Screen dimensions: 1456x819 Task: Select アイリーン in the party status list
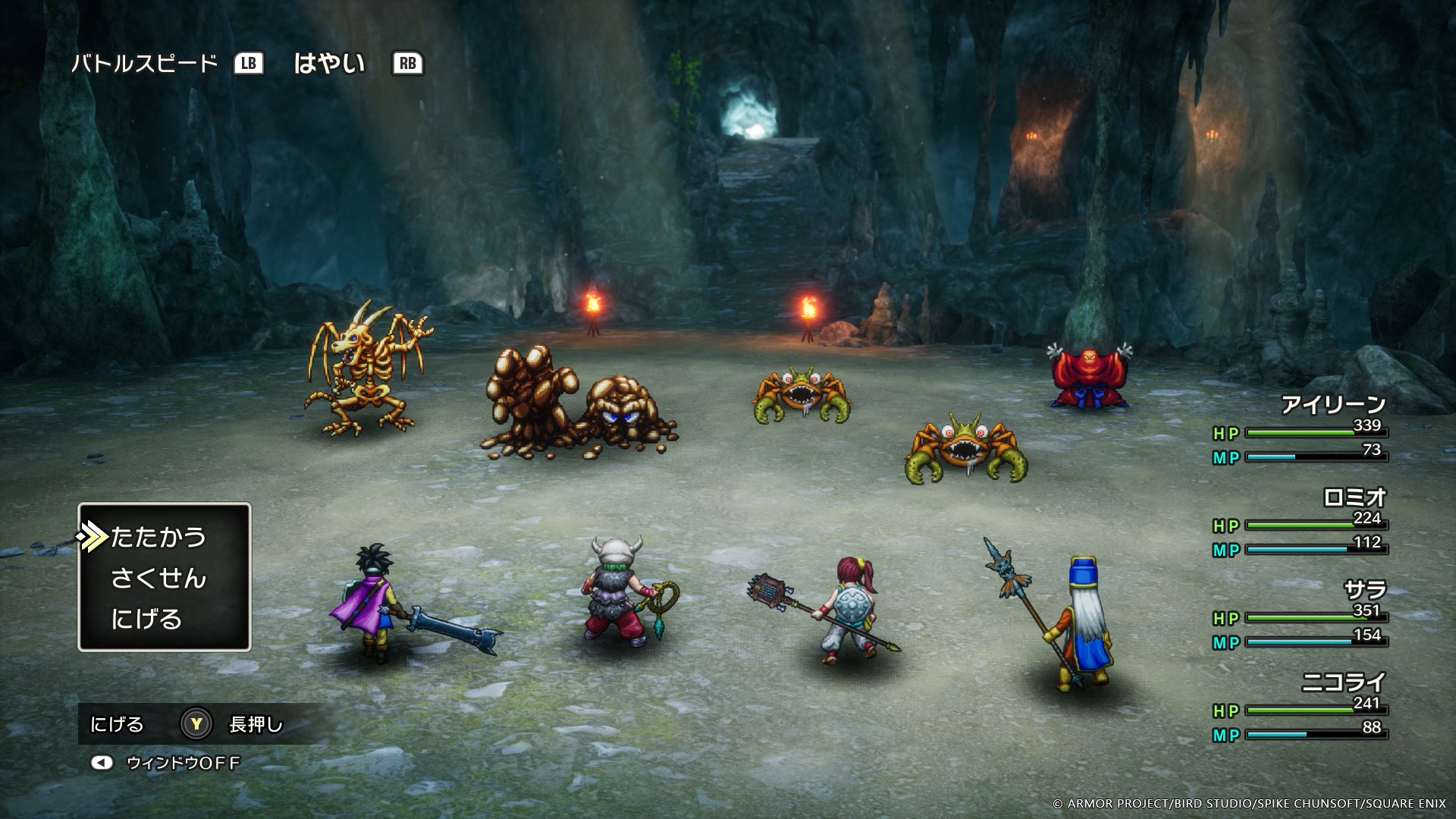(1332, 405)
